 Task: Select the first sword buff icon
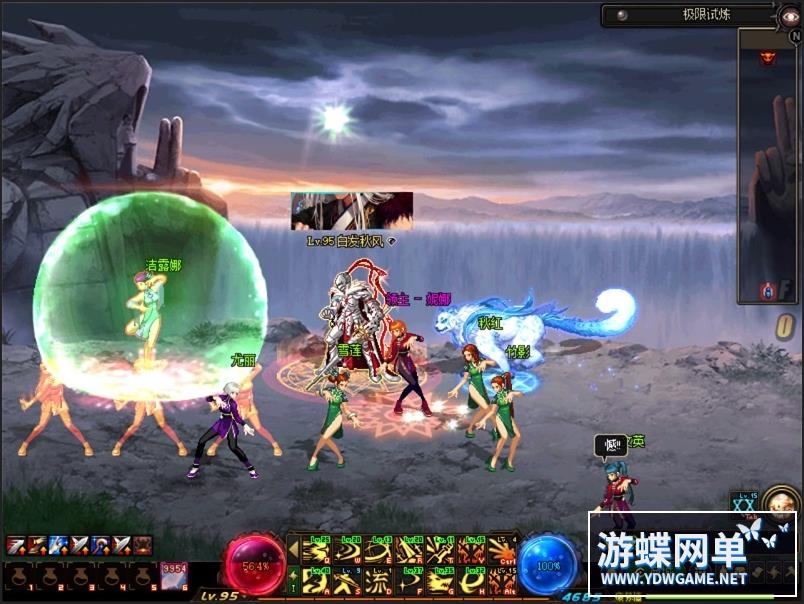click(x=16, y=545)
